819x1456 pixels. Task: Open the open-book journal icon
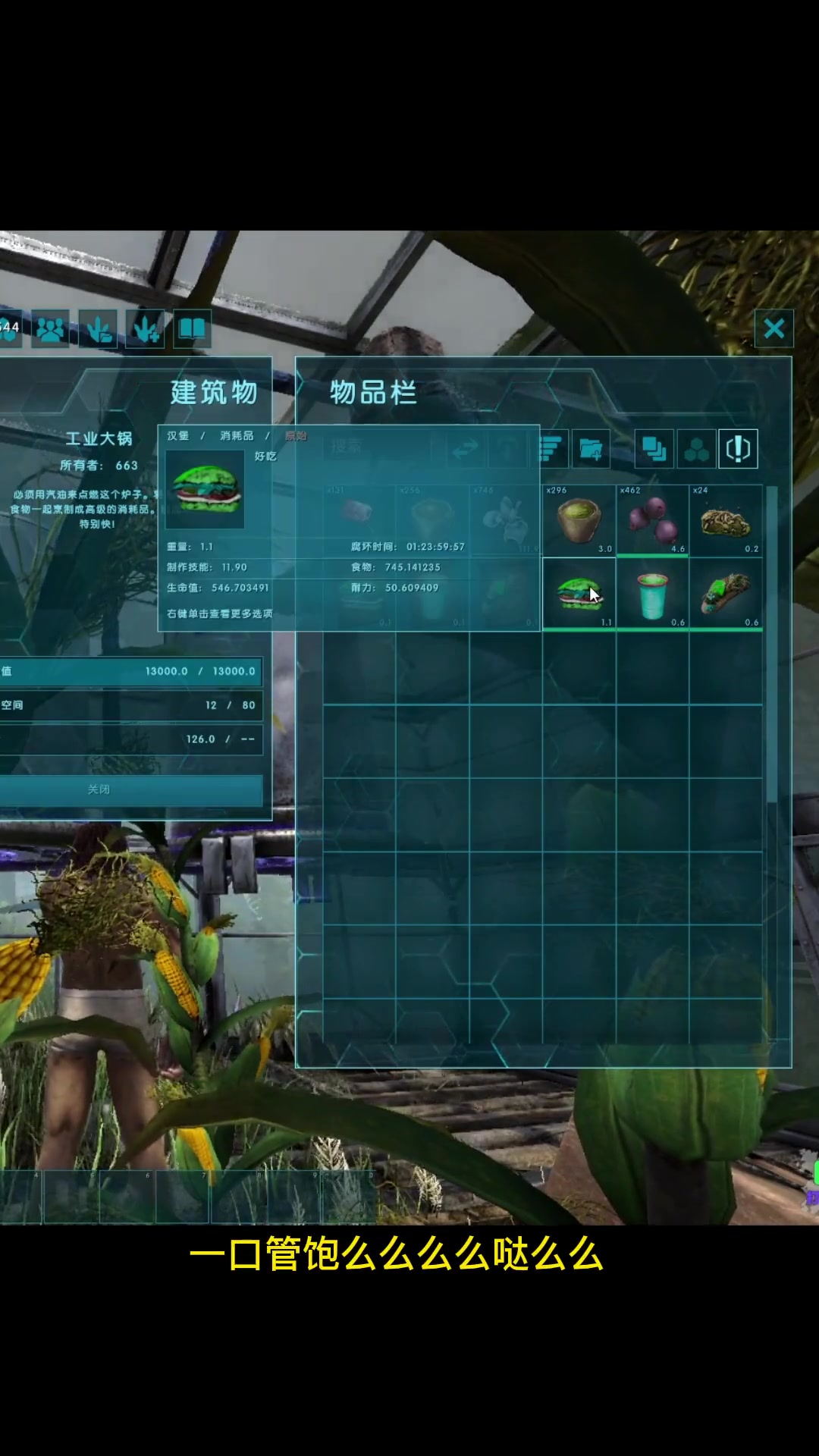coord(192,328)
